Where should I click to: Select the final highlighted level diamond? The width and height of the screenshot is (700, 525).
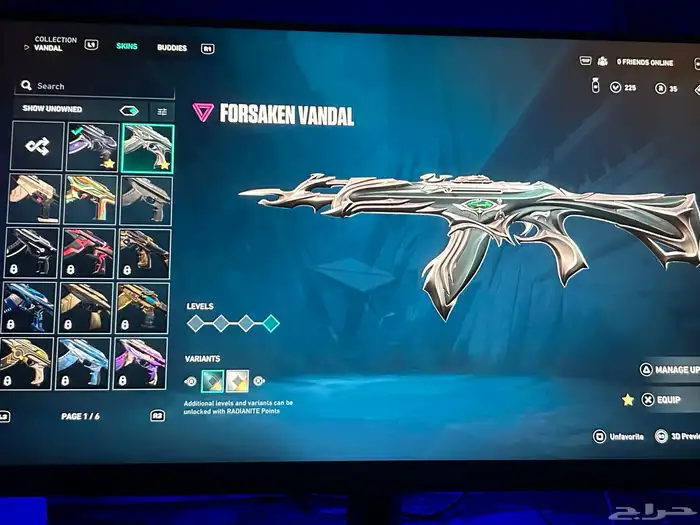click(x=270, y=323)
